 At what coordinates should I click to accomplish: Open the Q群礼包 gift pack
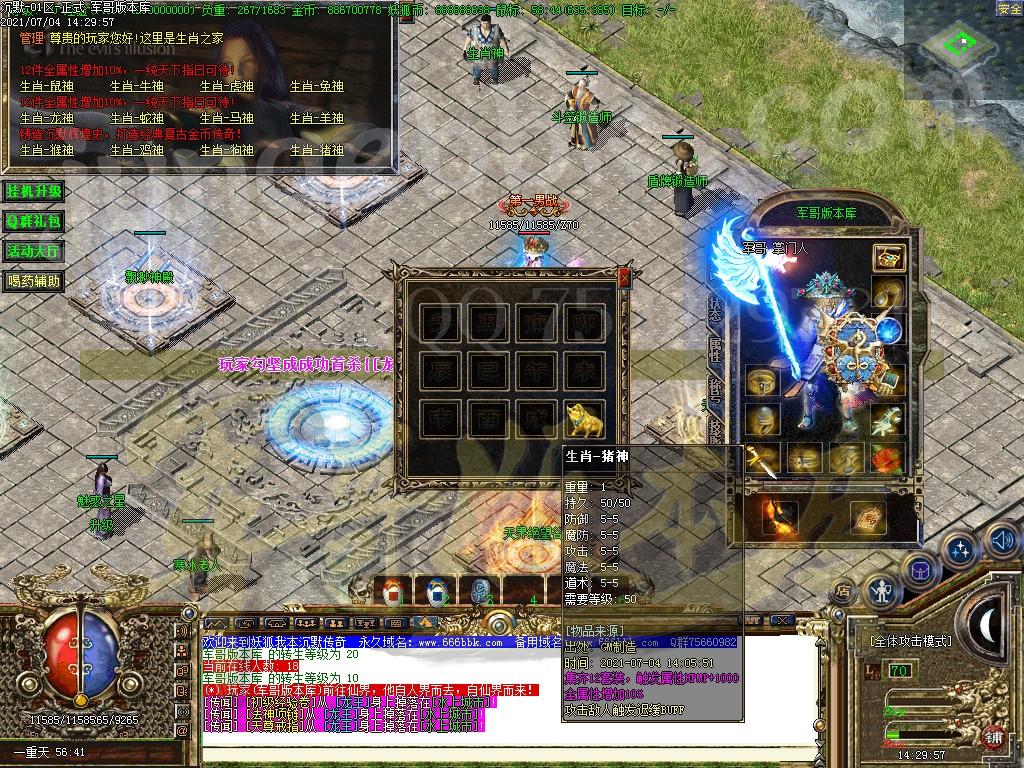(34, 221)
